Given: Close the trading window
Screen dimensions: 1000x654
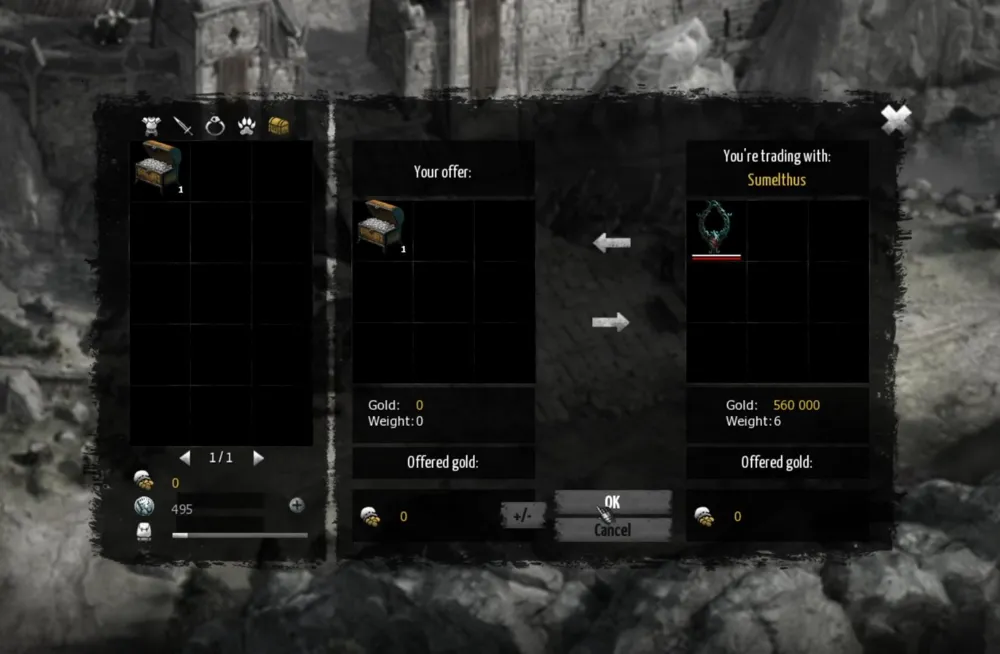Looking at the screenshot, I should [896, 120].
